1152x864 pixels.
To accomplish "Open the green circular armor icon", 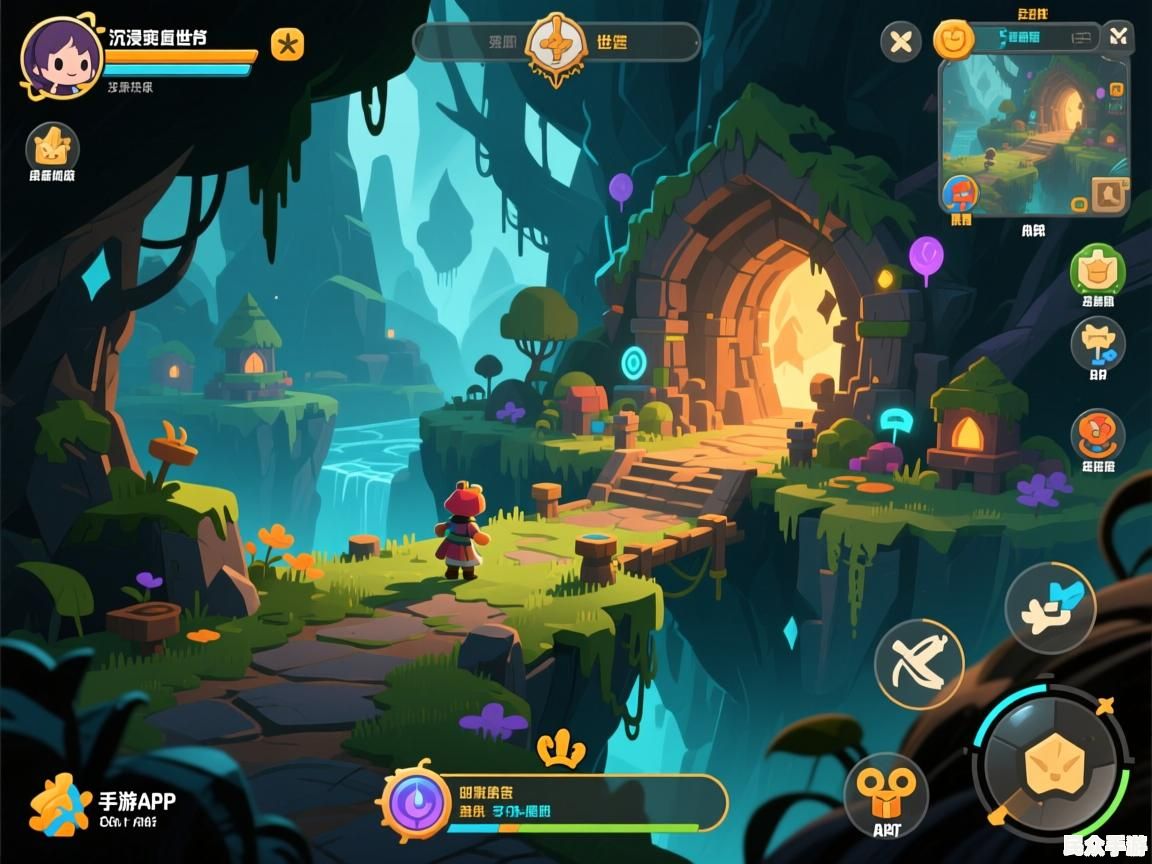I will pos(1097,270).
